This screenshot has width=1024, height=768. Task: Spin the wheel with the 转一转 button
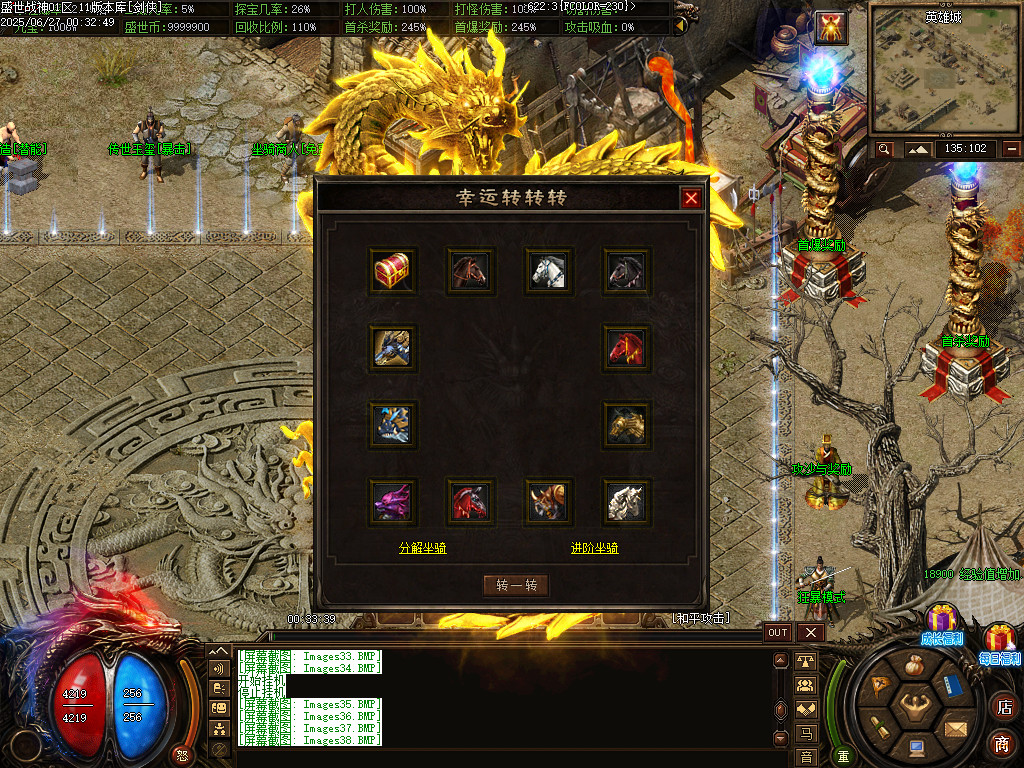tap(516, 585)
